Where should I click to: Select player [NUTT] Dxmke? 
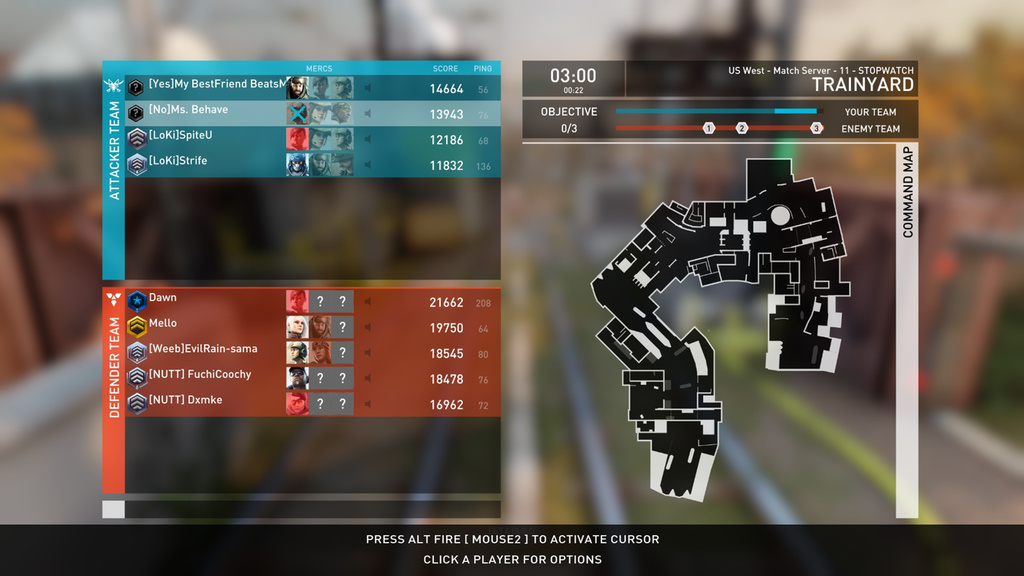point(185,401)
